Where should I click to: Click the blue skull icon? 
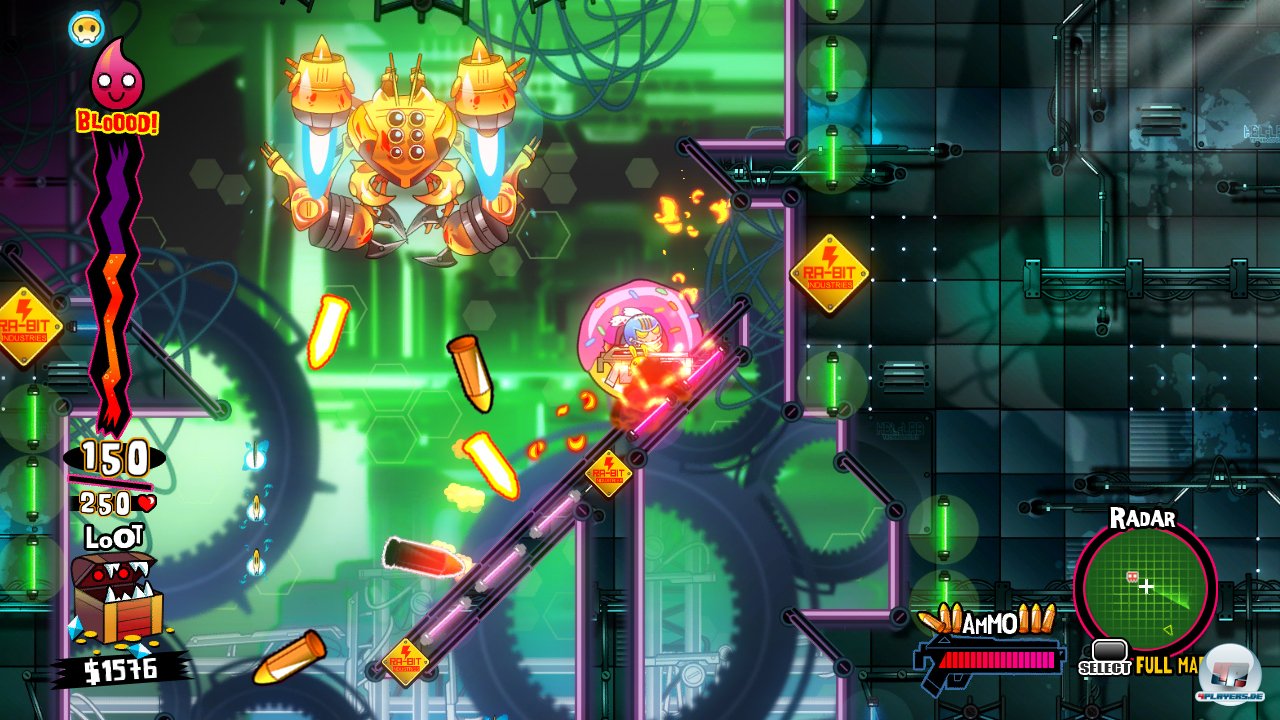coord(86,29)
